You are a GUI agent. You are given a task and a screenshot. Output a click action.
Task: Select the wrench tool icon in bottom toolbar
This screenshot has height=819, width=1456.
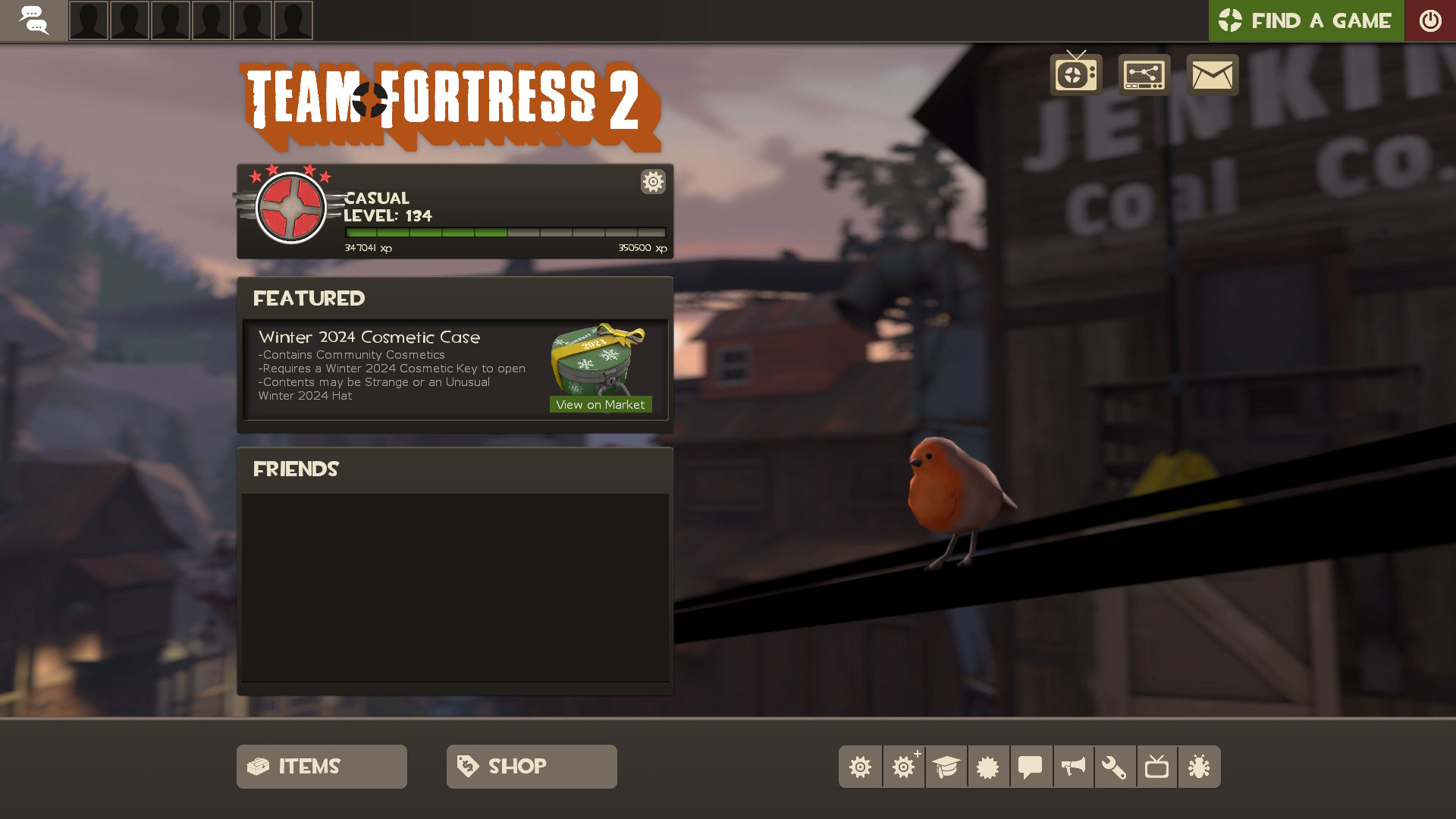point(1116,767)
